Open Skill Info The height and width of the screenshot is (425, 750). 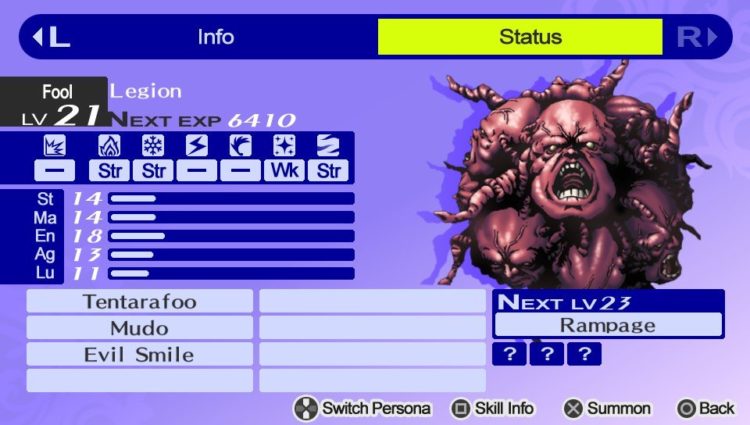pyautogui.click(x=492, y=408)
